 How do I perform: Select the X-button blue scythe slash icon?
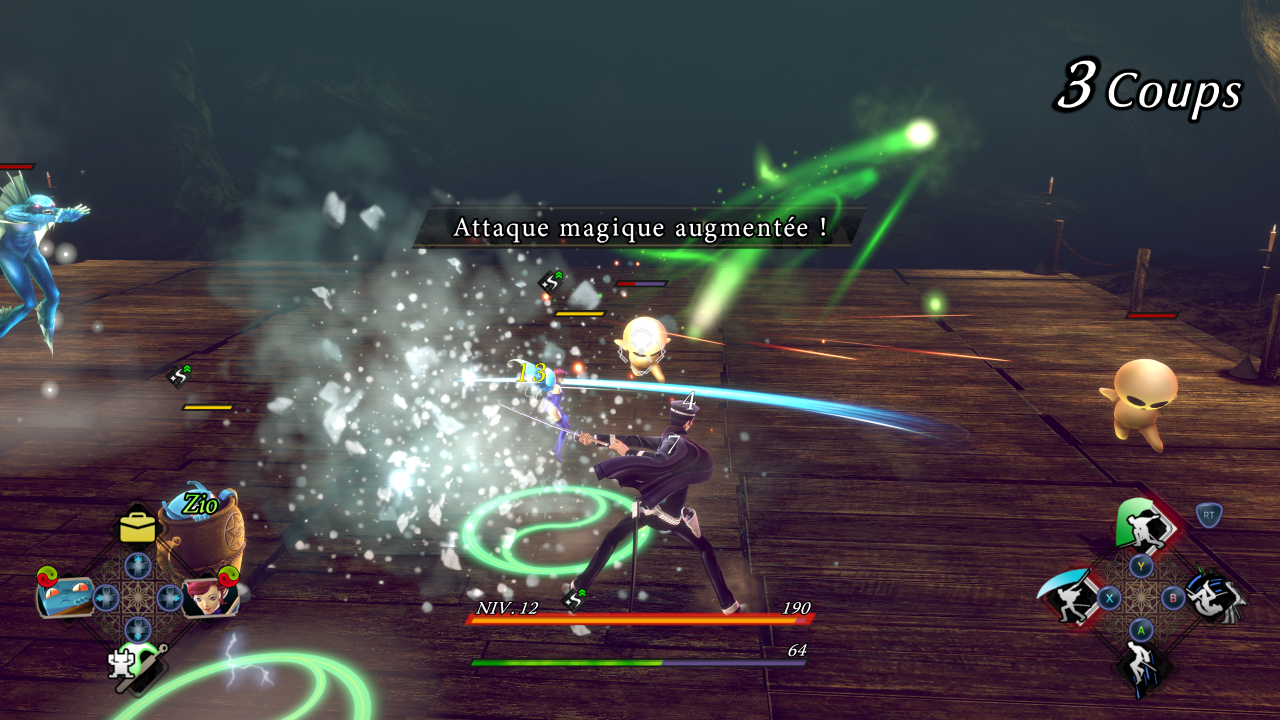[x=1067, y=596]
